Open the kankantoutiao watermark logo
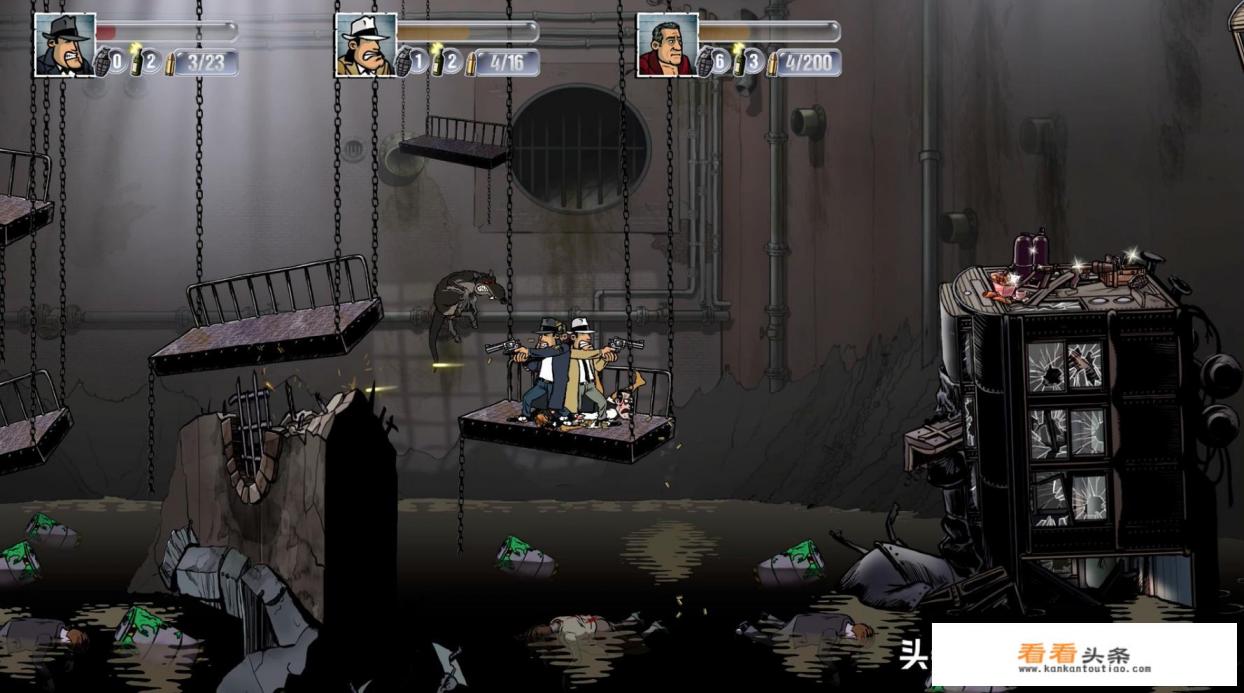The height and width of the screenshot is (693, 1244). point(1084,656)
